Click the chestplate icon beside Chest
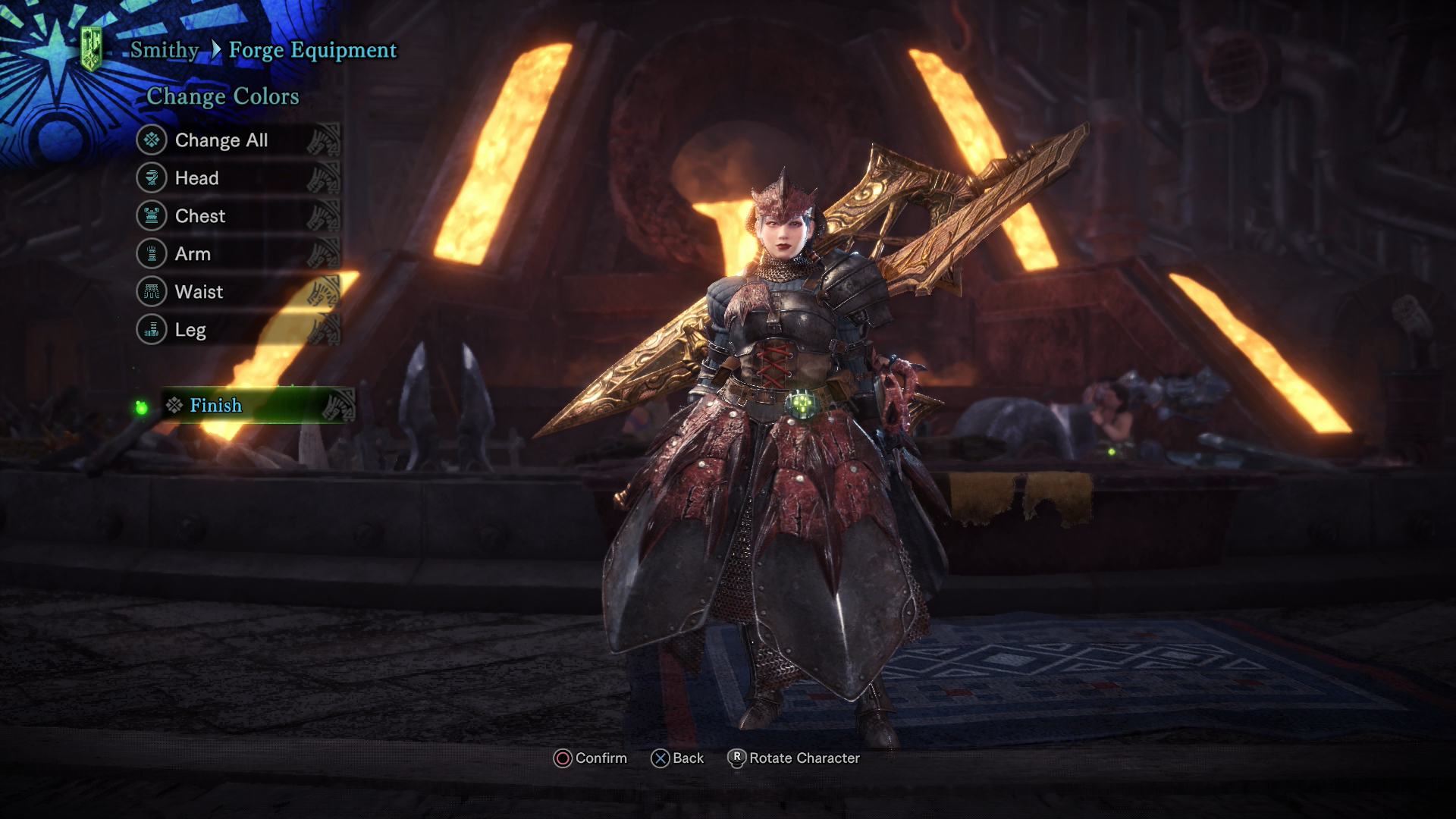1456x819 pixels. (151, 216)
